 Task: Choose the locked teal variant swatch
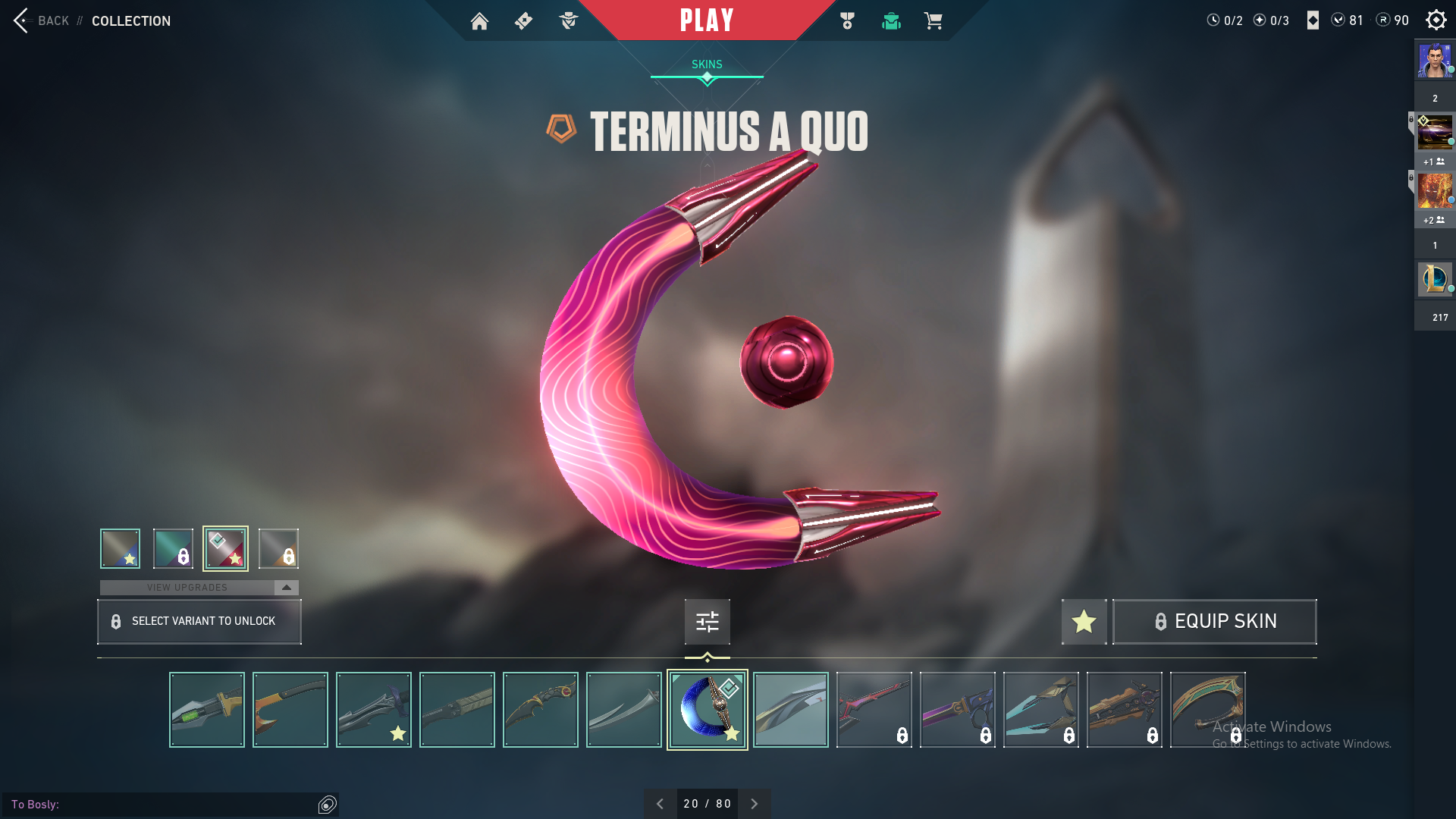(x=173, y=548)
